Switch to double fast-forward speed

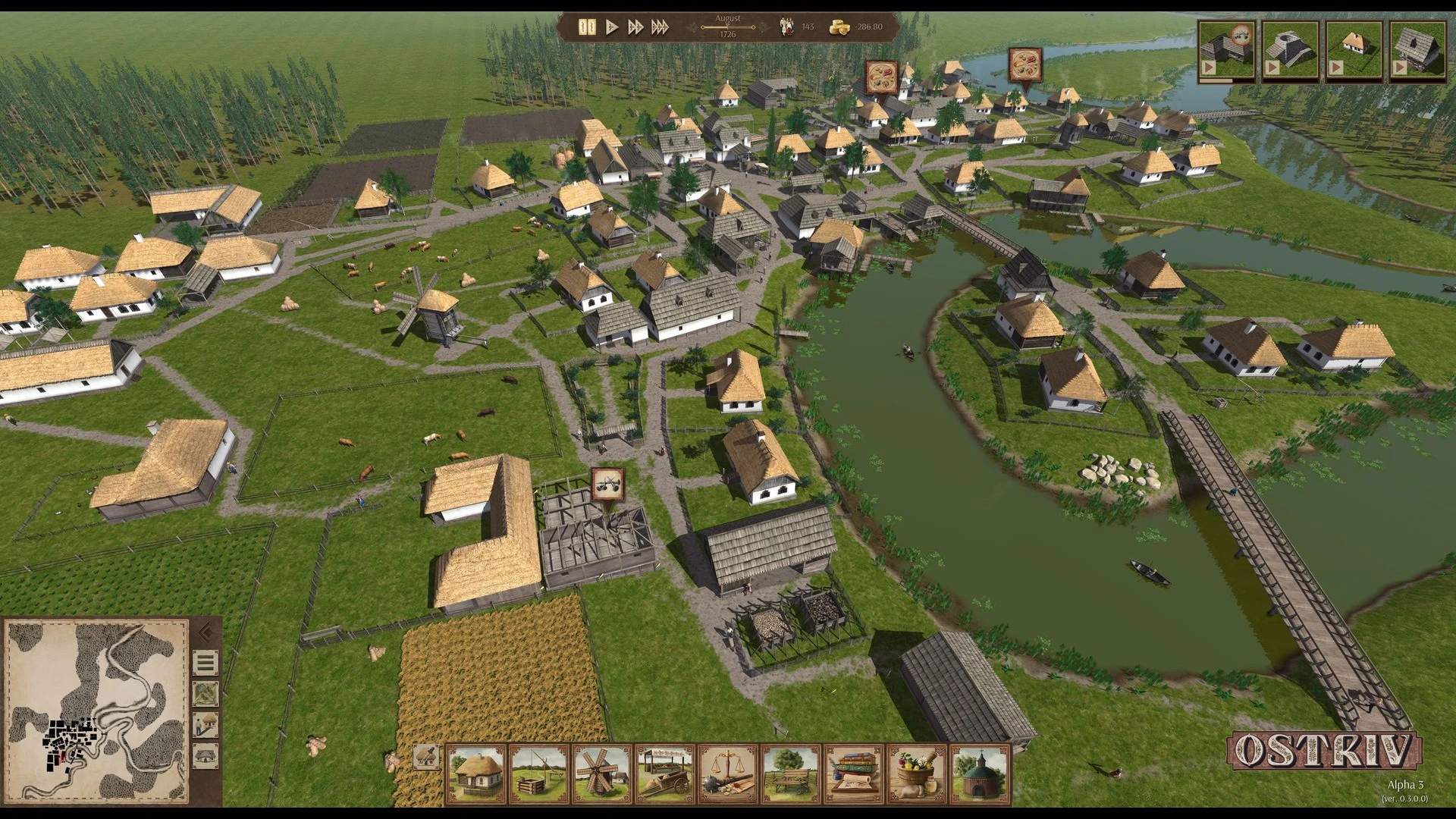635,27
